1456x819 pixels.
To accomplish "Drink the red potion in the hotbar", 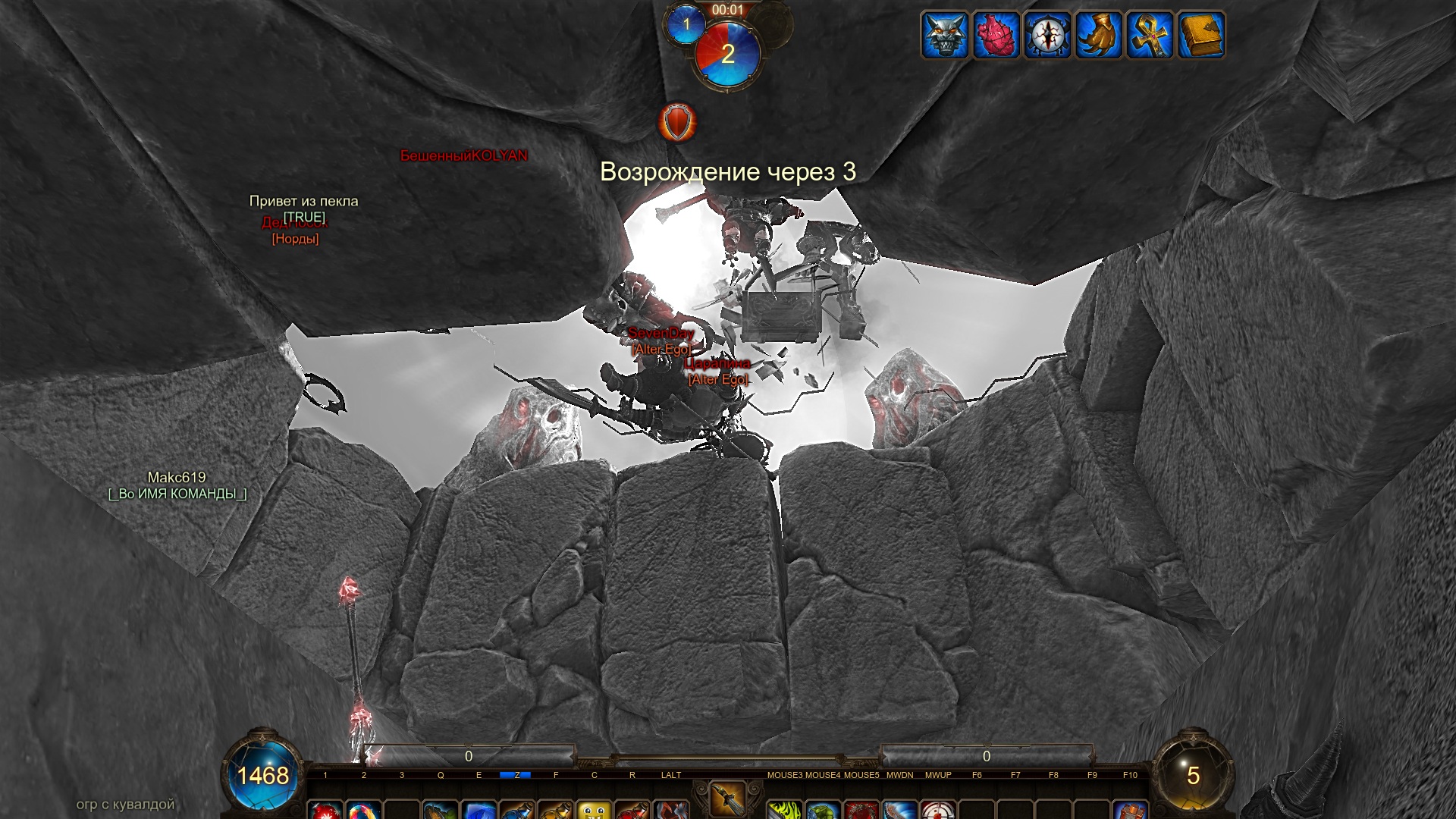I will pyautogui.click(x=632, y=811).
